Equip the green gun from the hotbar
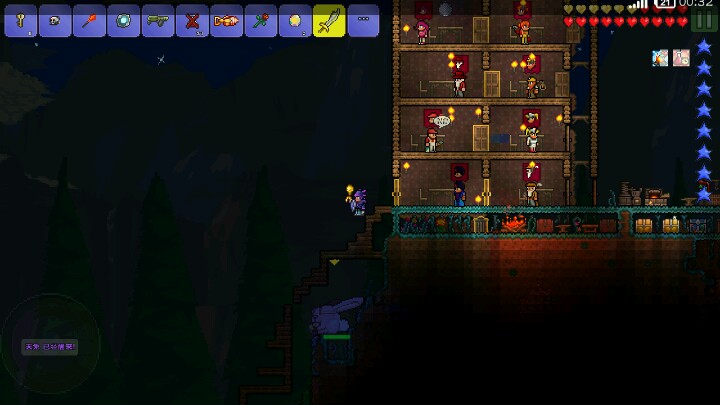 click(158, 20)
